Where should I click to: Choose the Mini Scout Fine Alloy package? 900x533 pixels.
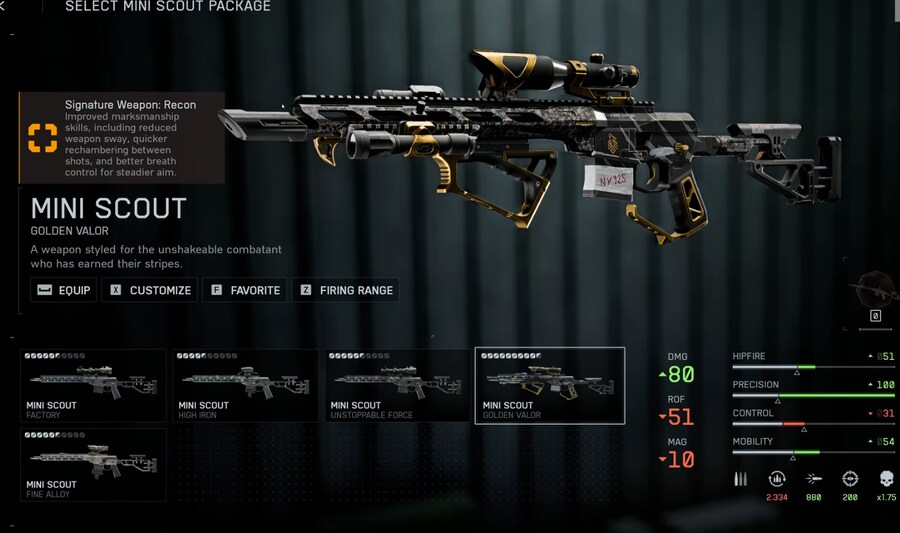[93, 465]
